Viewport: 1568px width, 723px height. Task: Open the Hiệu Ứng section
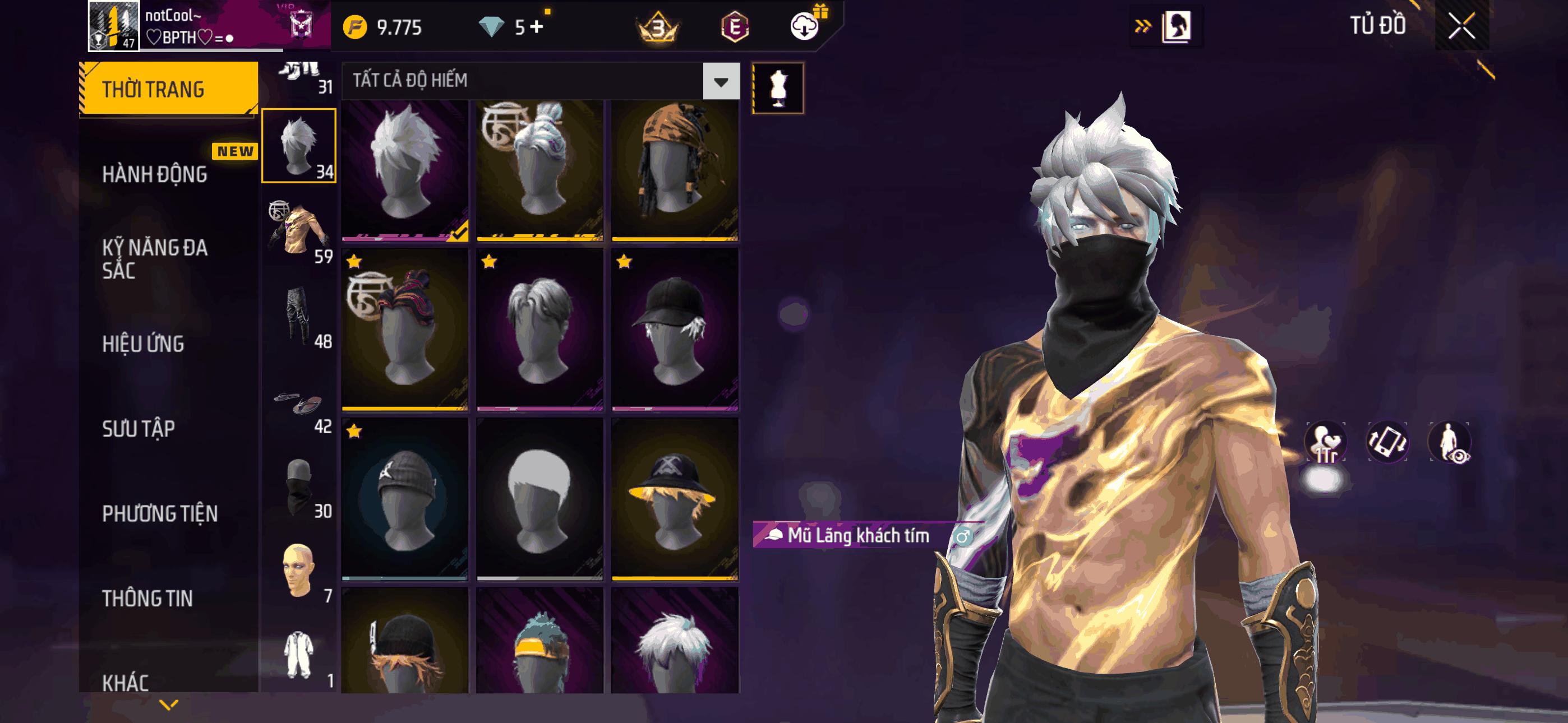[x=143, y=345]
